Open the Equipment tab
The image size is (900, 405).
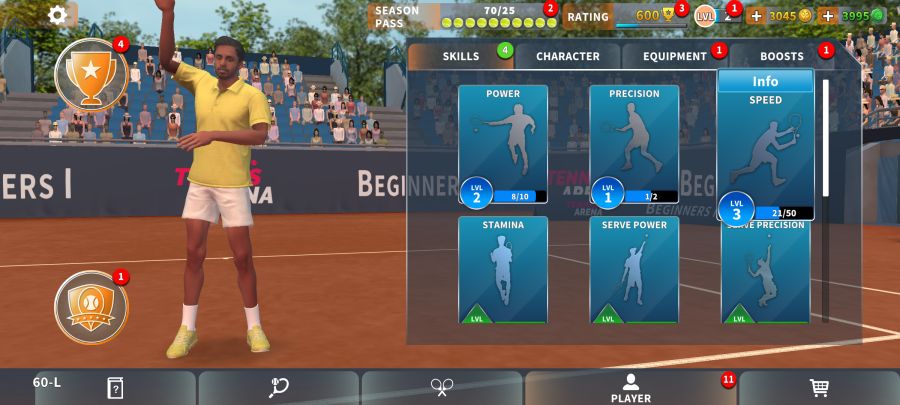[675, 56]
